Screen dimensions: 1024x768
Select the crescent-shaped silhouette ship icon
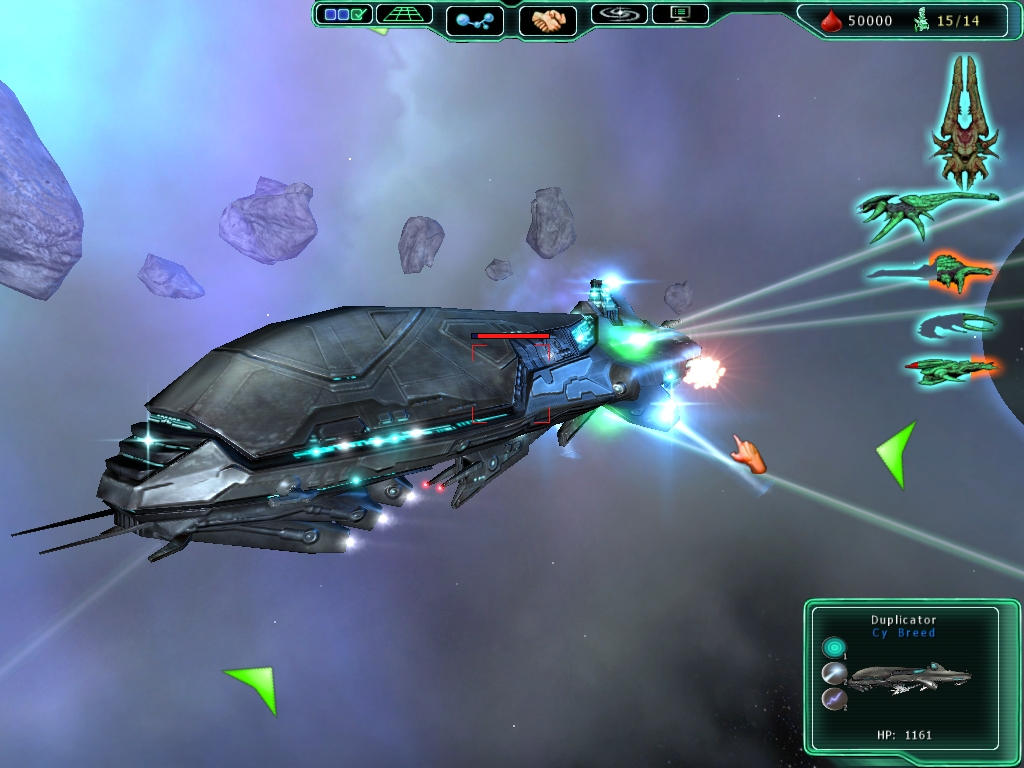coord(956,324)
